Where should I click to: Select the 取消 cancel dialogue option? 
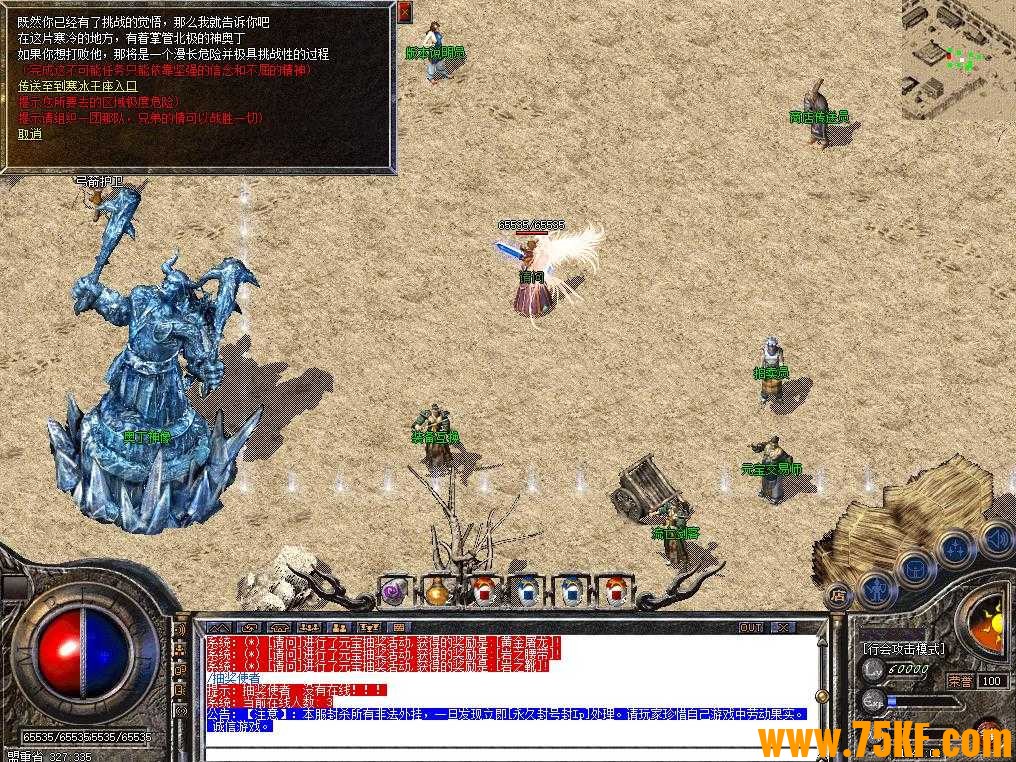(30, 134)
